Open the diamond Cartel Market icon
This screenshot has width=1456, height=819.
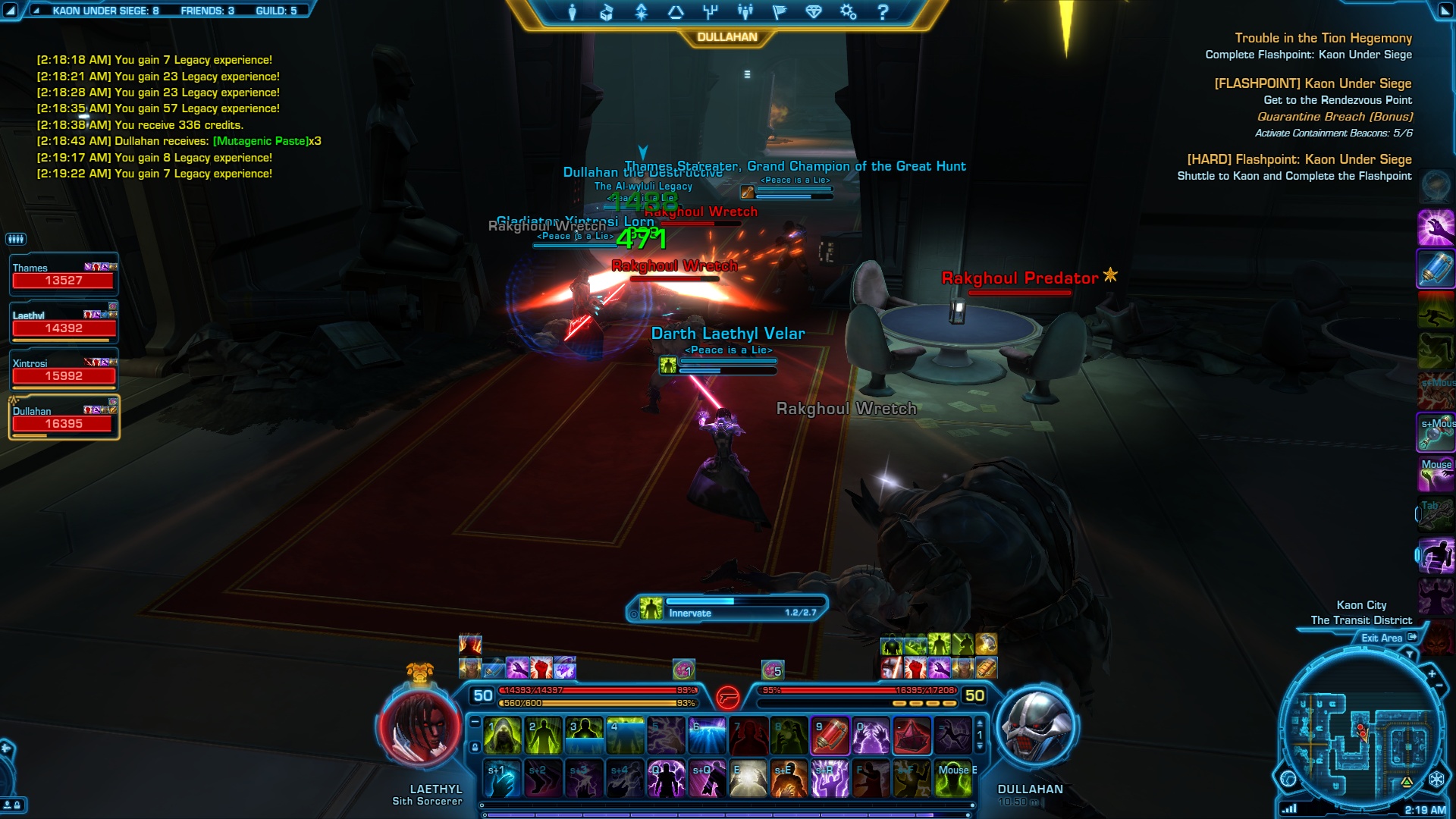(x=814, y=12)
